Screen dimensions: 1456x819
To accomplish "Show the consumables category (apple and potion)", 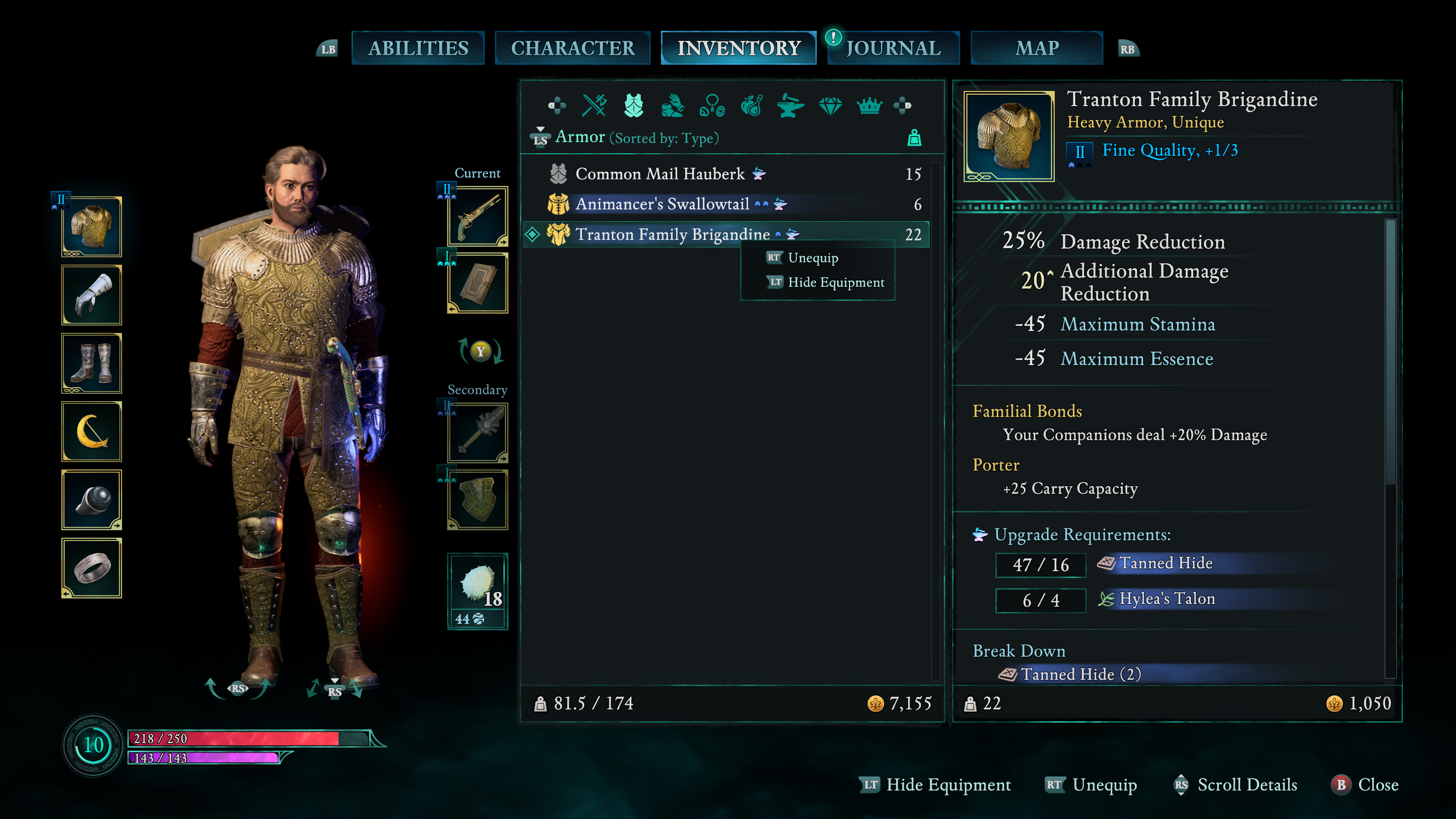I will tap(751, 106).
